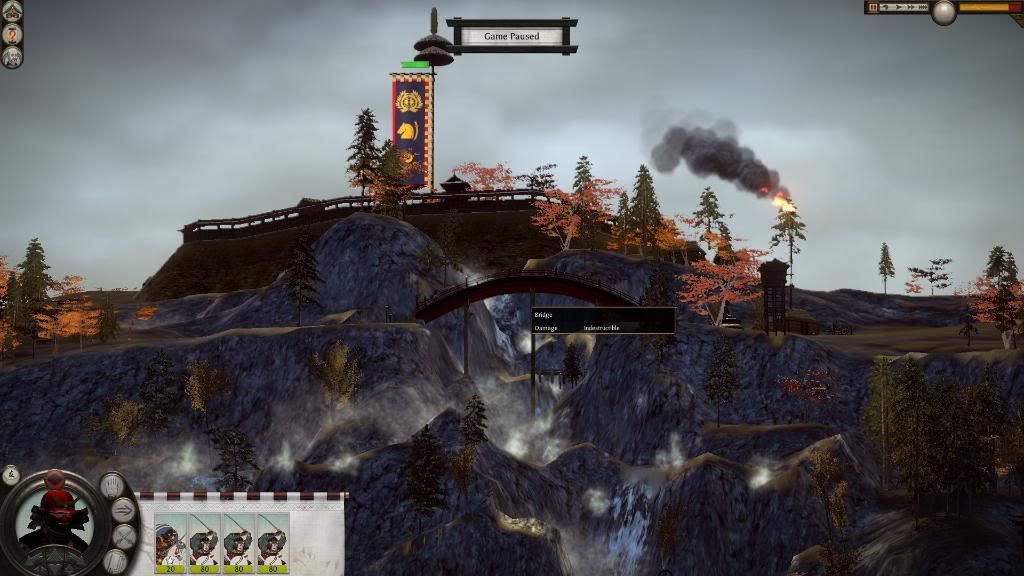This screenshot has height=576, width=1024.
Task: Select the general unit card with 20 men
Action: 170,543
